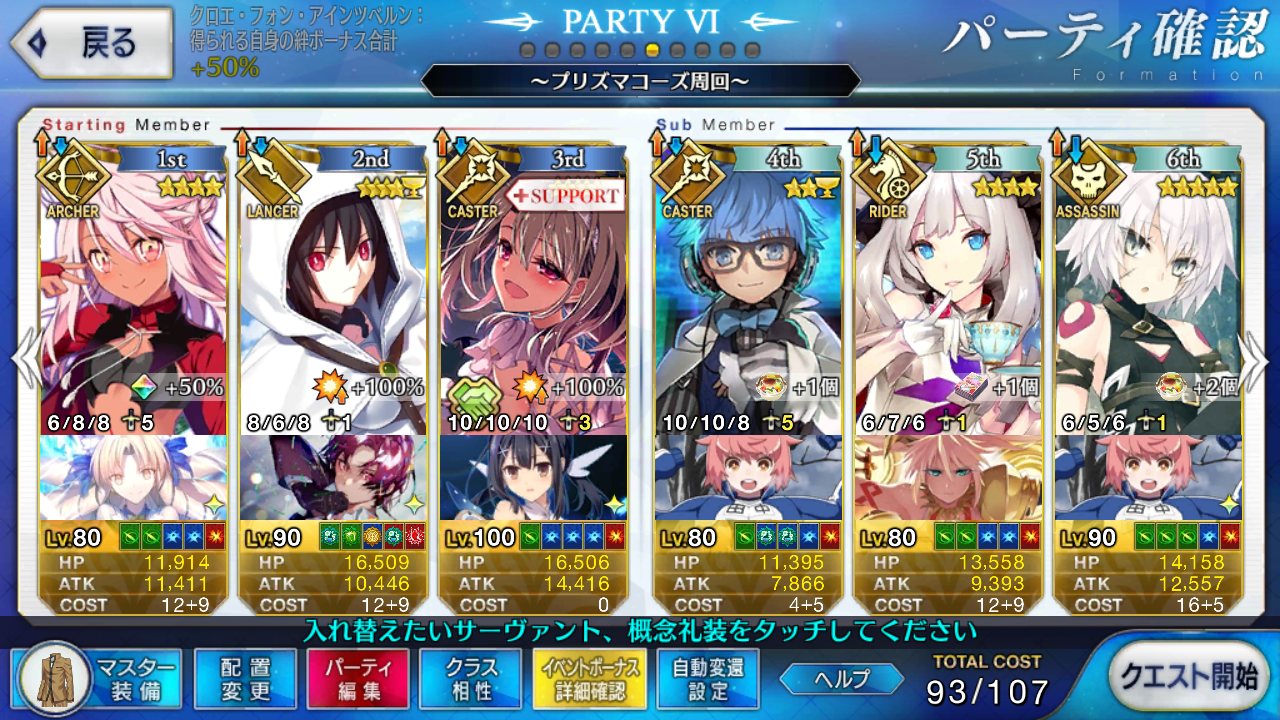Open the ヘルプ help button
Screen dimensions: 1280x720
click(842, 679)
